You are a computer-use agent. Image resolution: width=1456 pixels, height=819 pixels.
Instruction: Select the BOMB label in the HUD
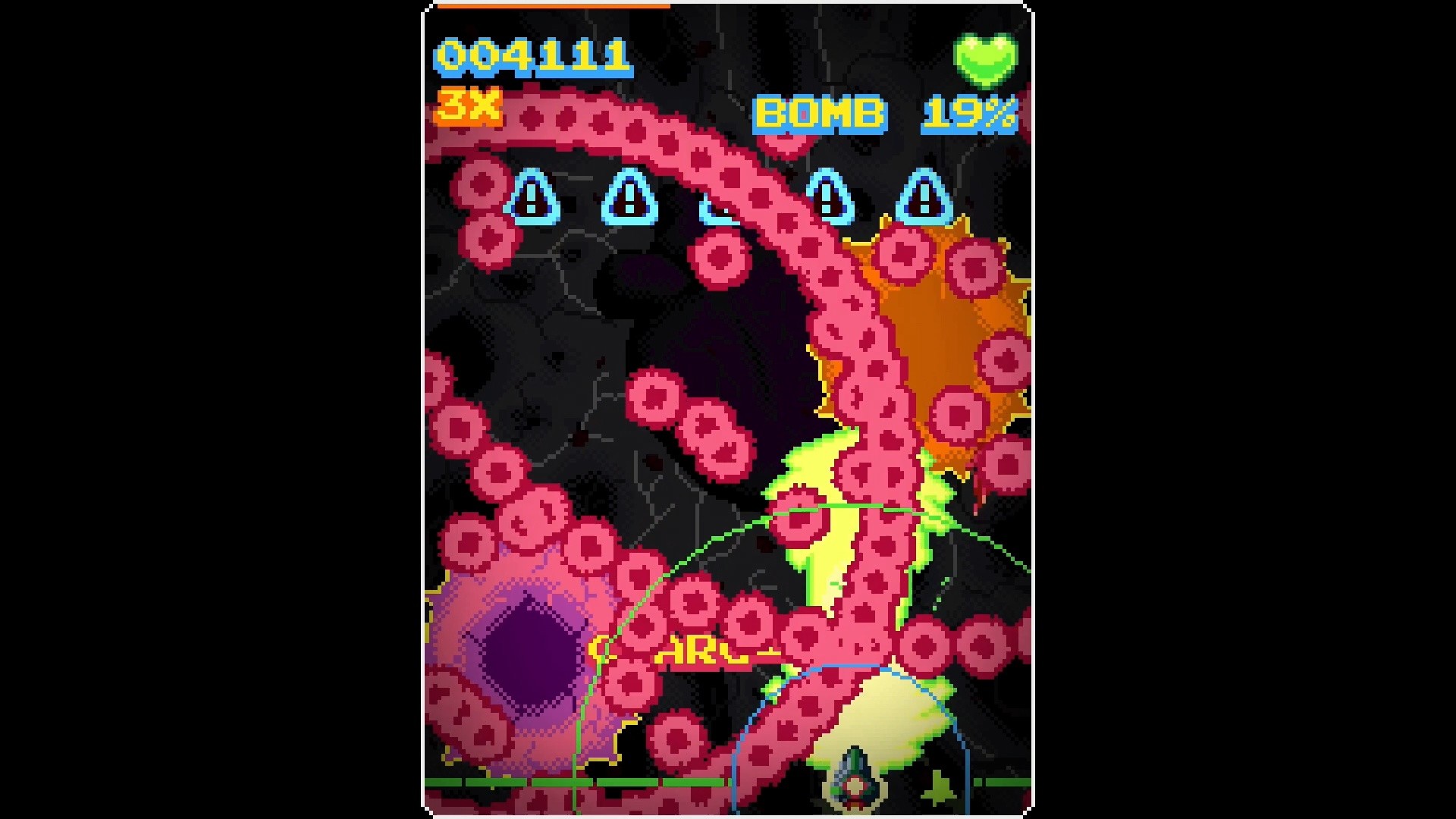pyautogui.click(x=822, y=115)
